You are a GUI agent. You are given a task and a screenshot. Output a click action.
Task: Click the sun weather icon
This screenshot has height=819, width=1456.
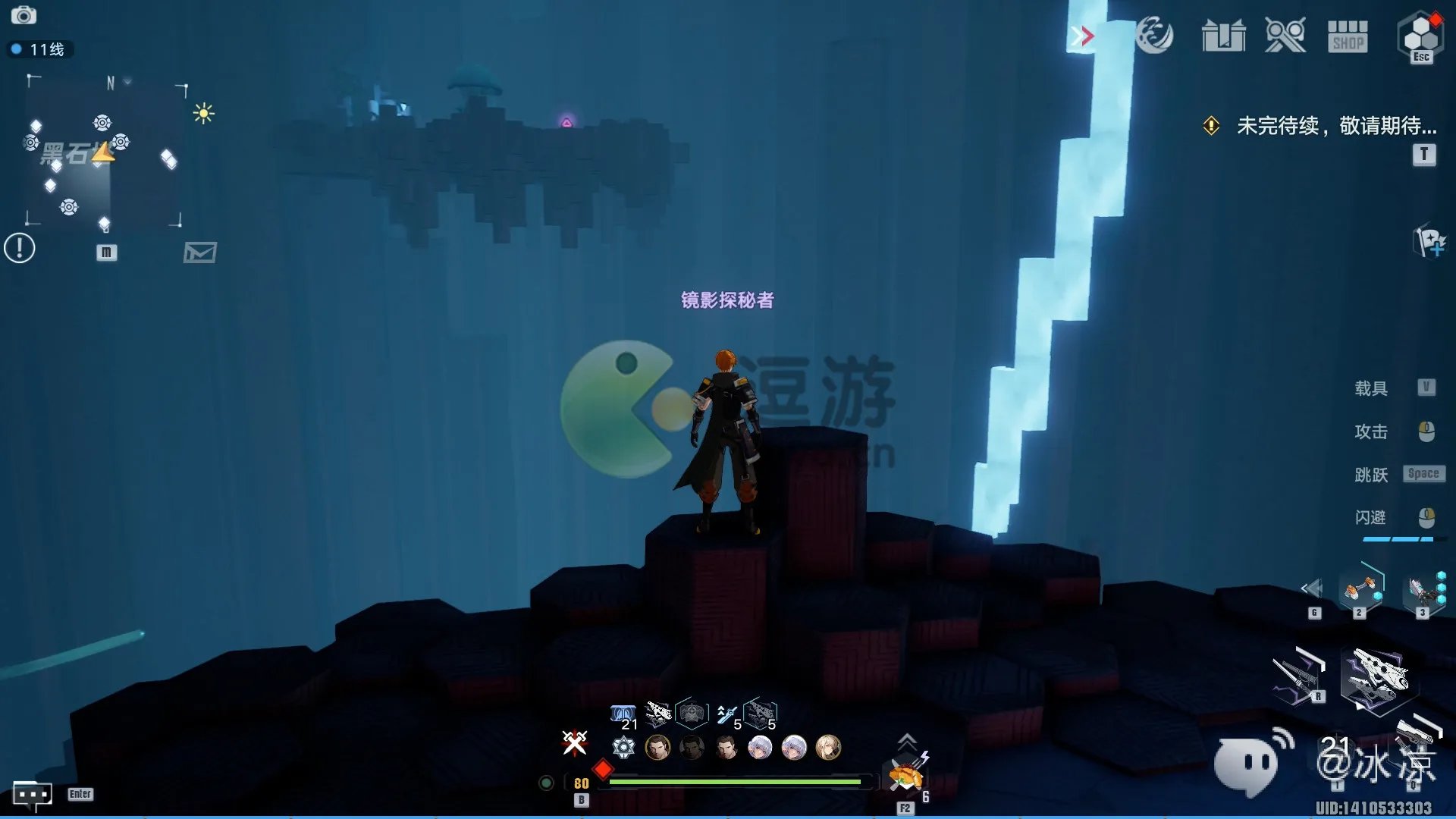(203, 114)
